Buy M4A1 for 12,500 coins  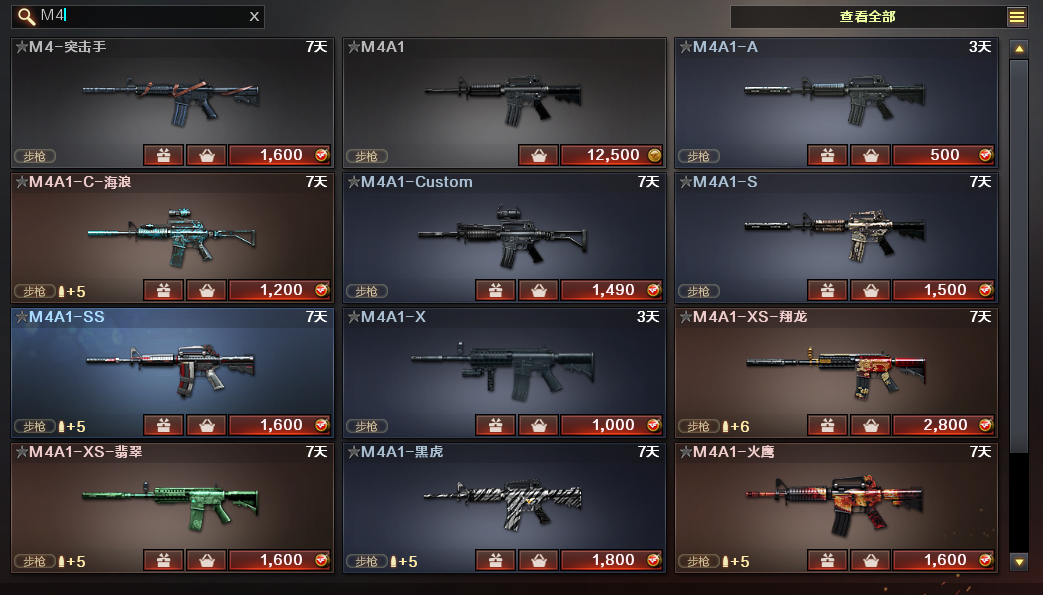point(611,155)
